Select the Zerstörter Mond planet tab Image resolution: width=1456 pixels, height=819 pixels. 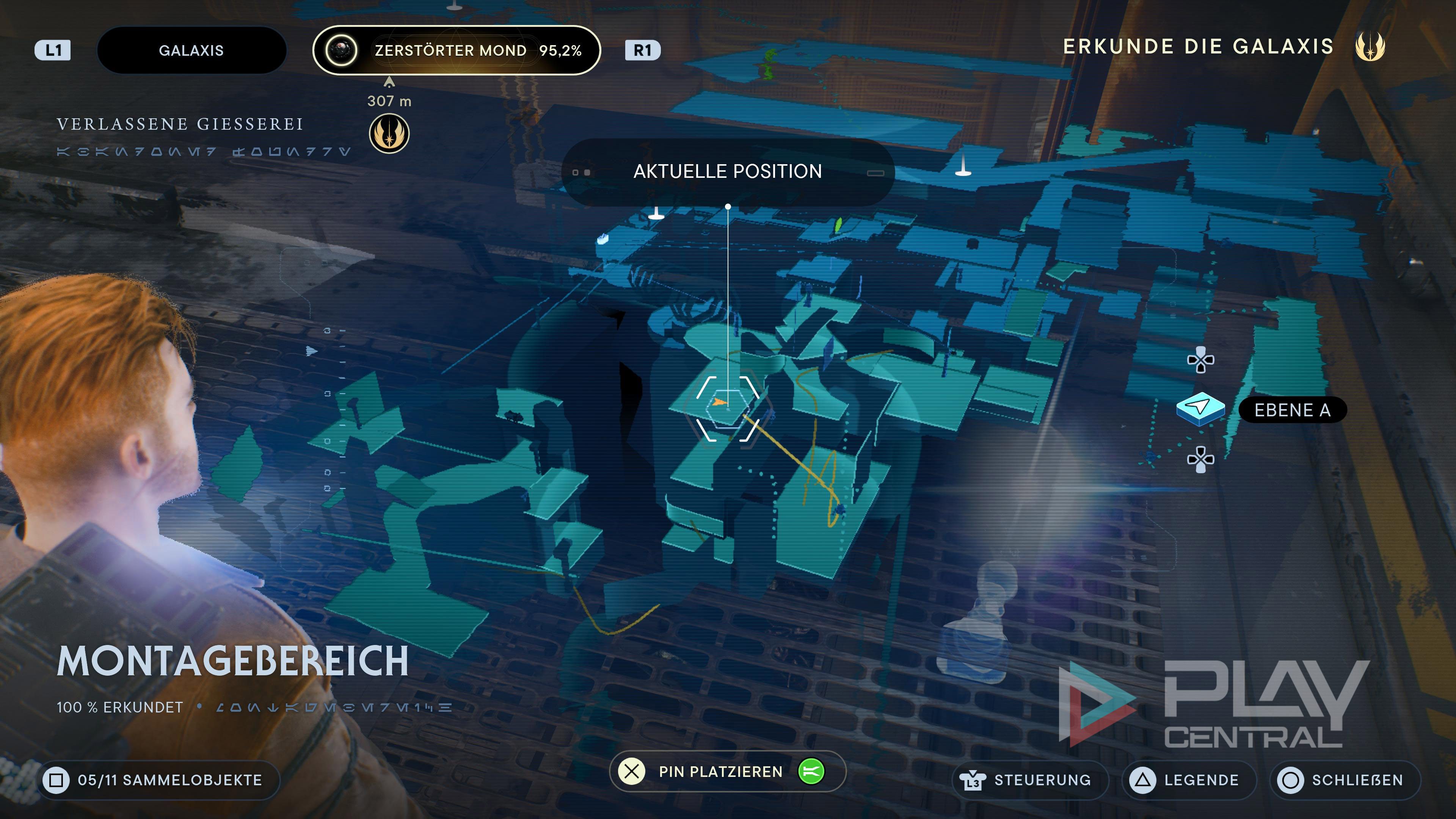tap(456, 50)
